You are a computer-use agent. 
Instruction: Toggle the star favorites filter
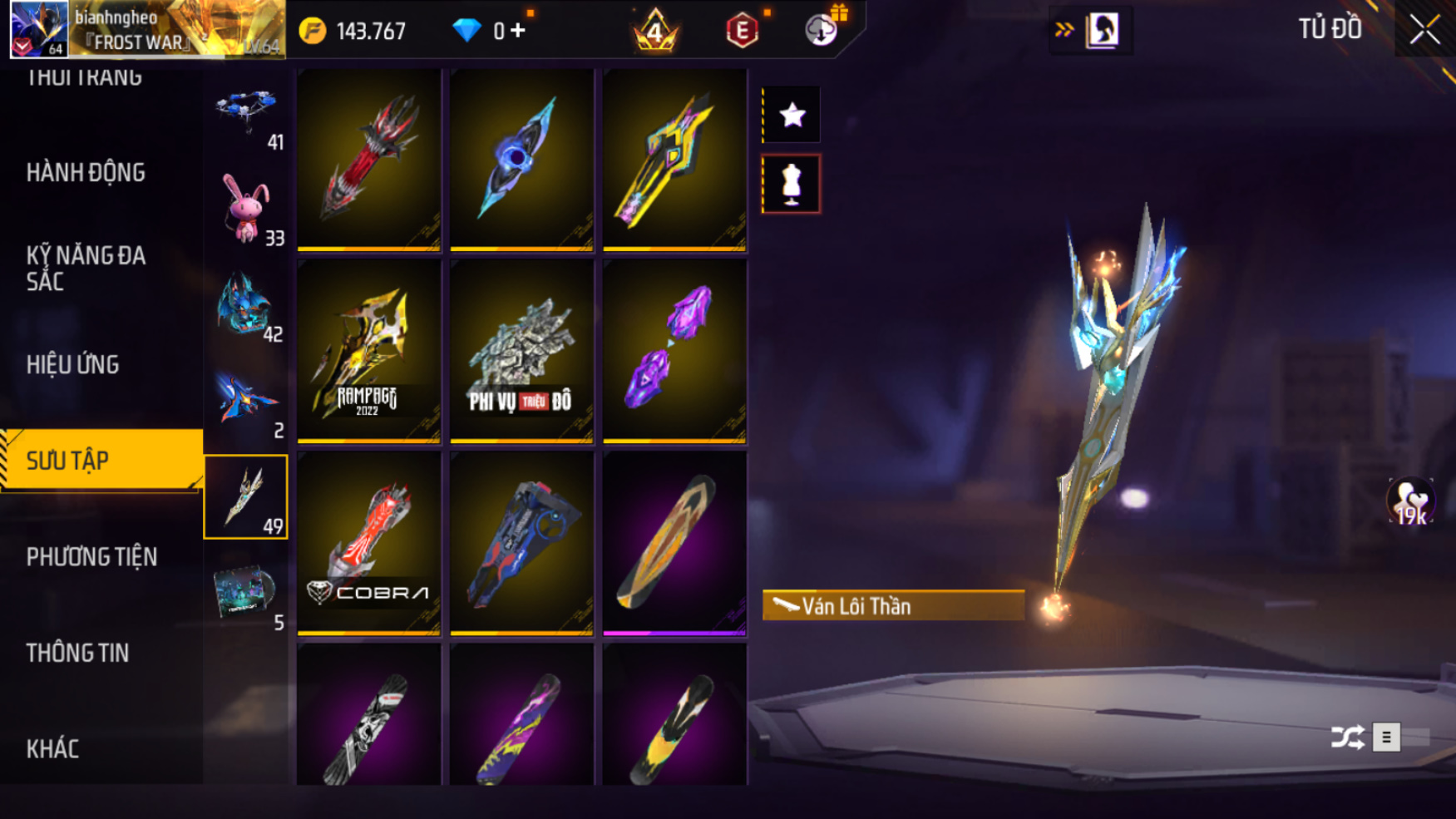tap(792, 115)
